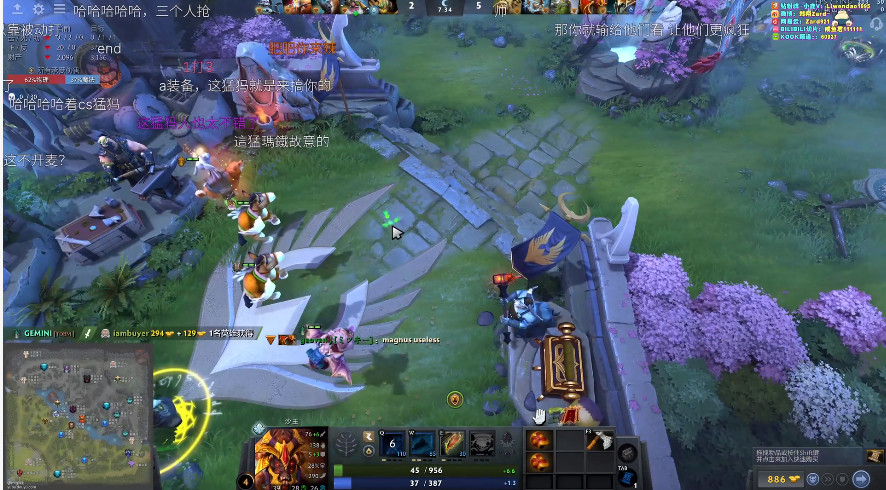Image resolution: width=886 pixels, height=490 pixels.
Task: Open the hamburger menu icon
Action: pyautogui.click(x=61, y=9)
